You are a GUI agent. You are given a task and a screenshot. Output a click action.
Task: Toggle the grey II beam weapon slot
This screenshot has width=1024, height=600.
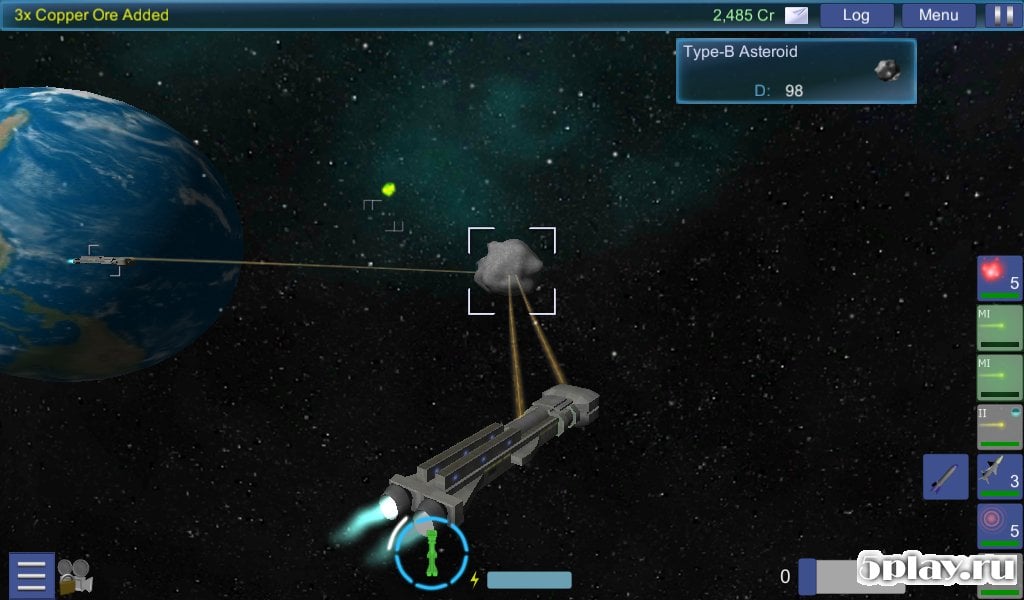click(x=999, y=427)
